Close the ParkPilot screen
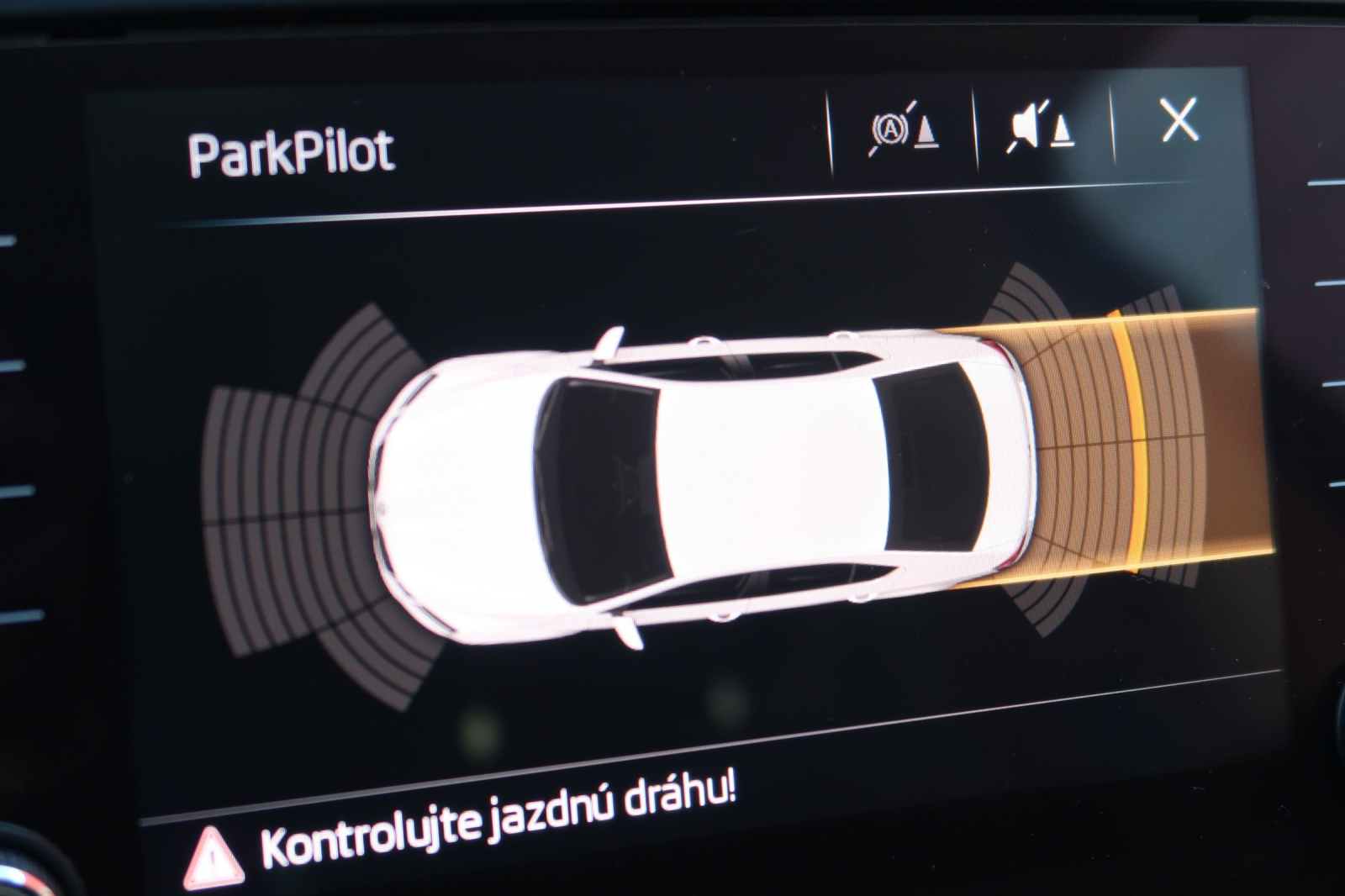This screenshot has width=1345, height=896. (1179, 120)
